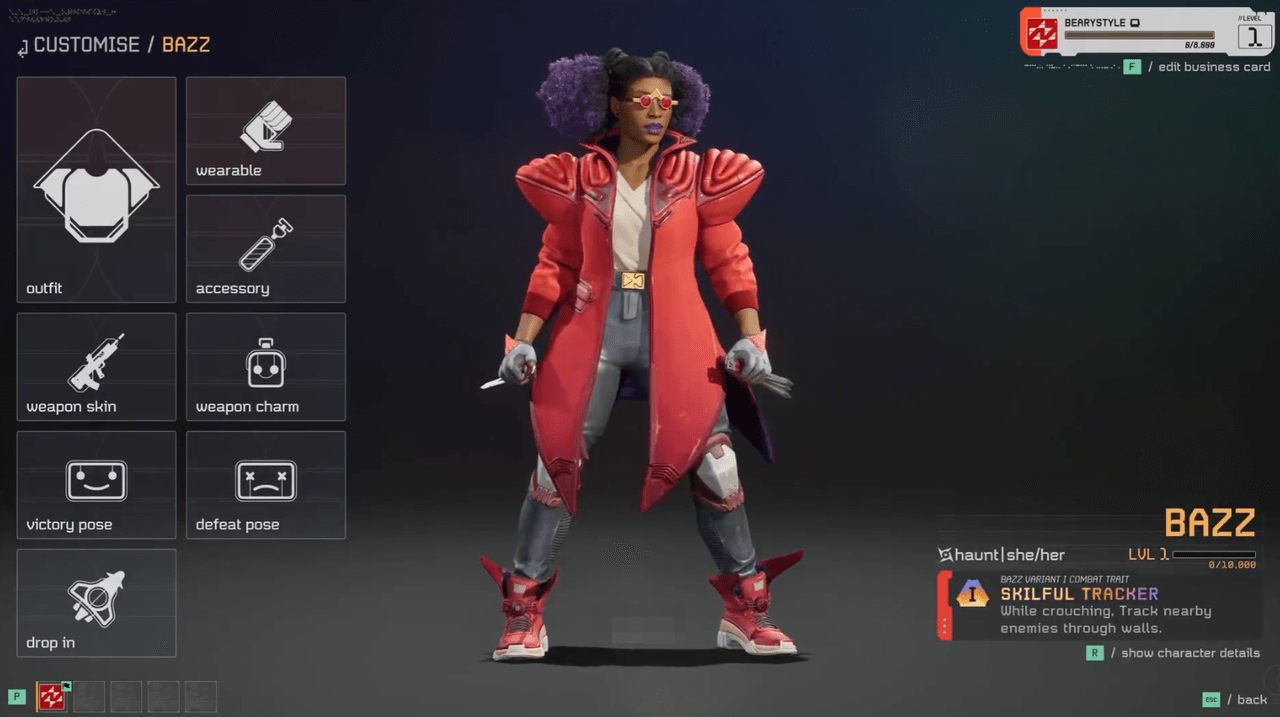1280x717 pixels.
Task: Select the red party member icon
Action: 51,697
